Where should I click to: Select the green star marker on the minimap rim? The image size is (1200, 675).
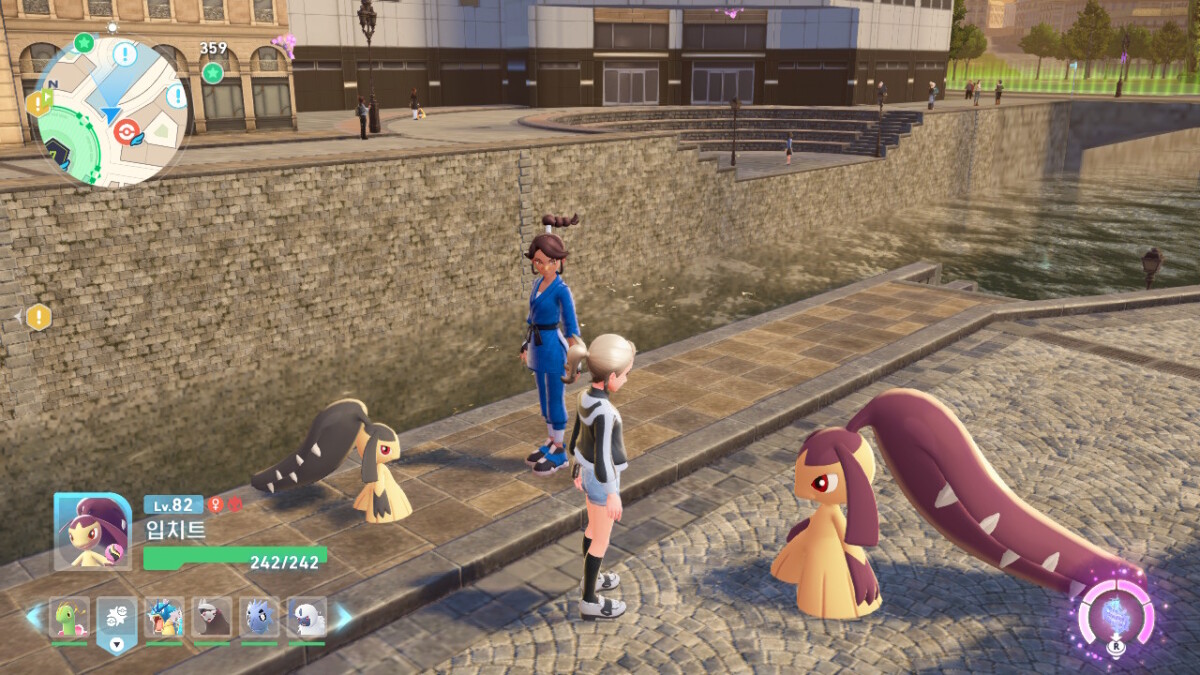click(84, 42)
